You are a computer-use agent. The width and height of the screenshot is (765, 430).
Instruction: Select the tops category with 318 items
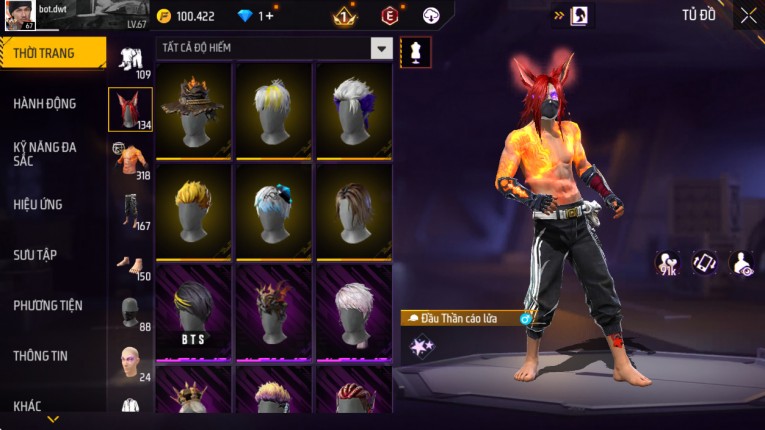[x=130, y=160]
